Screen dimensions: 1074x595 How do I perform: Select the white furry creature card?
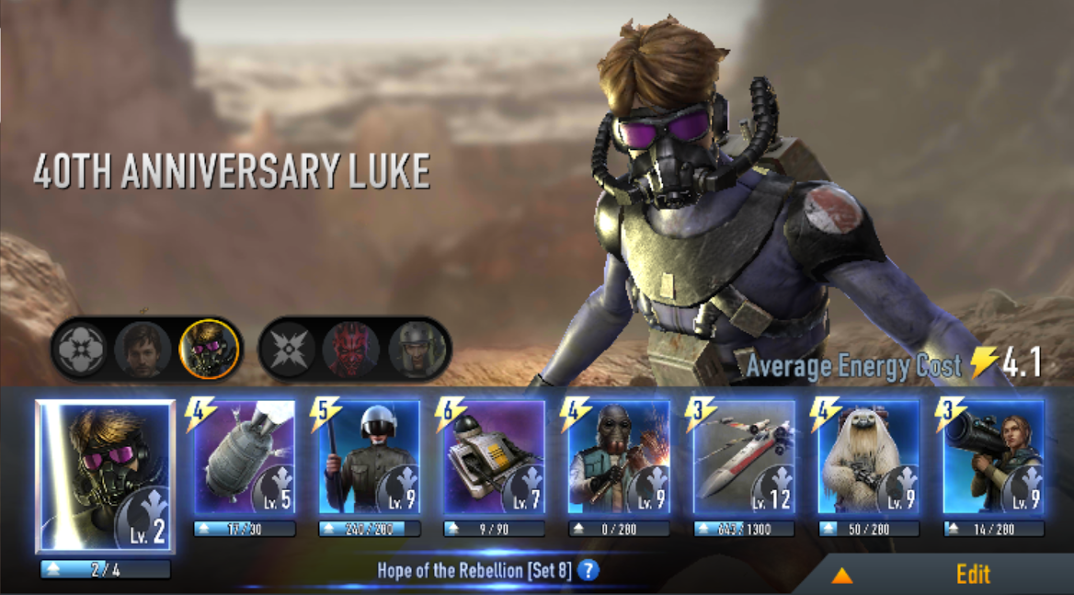click(869, 458)
